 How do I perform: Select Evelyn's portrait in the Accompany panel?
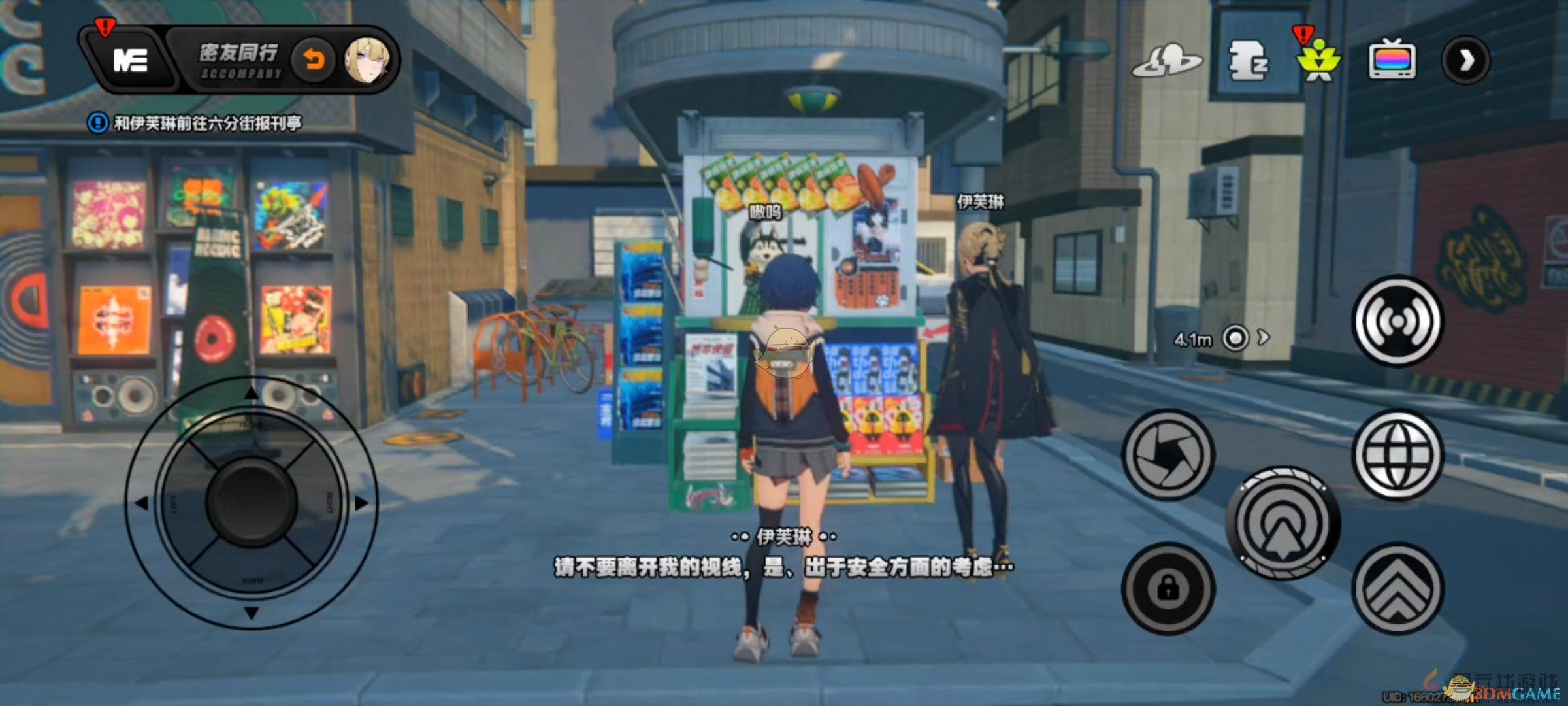point(368,61)
